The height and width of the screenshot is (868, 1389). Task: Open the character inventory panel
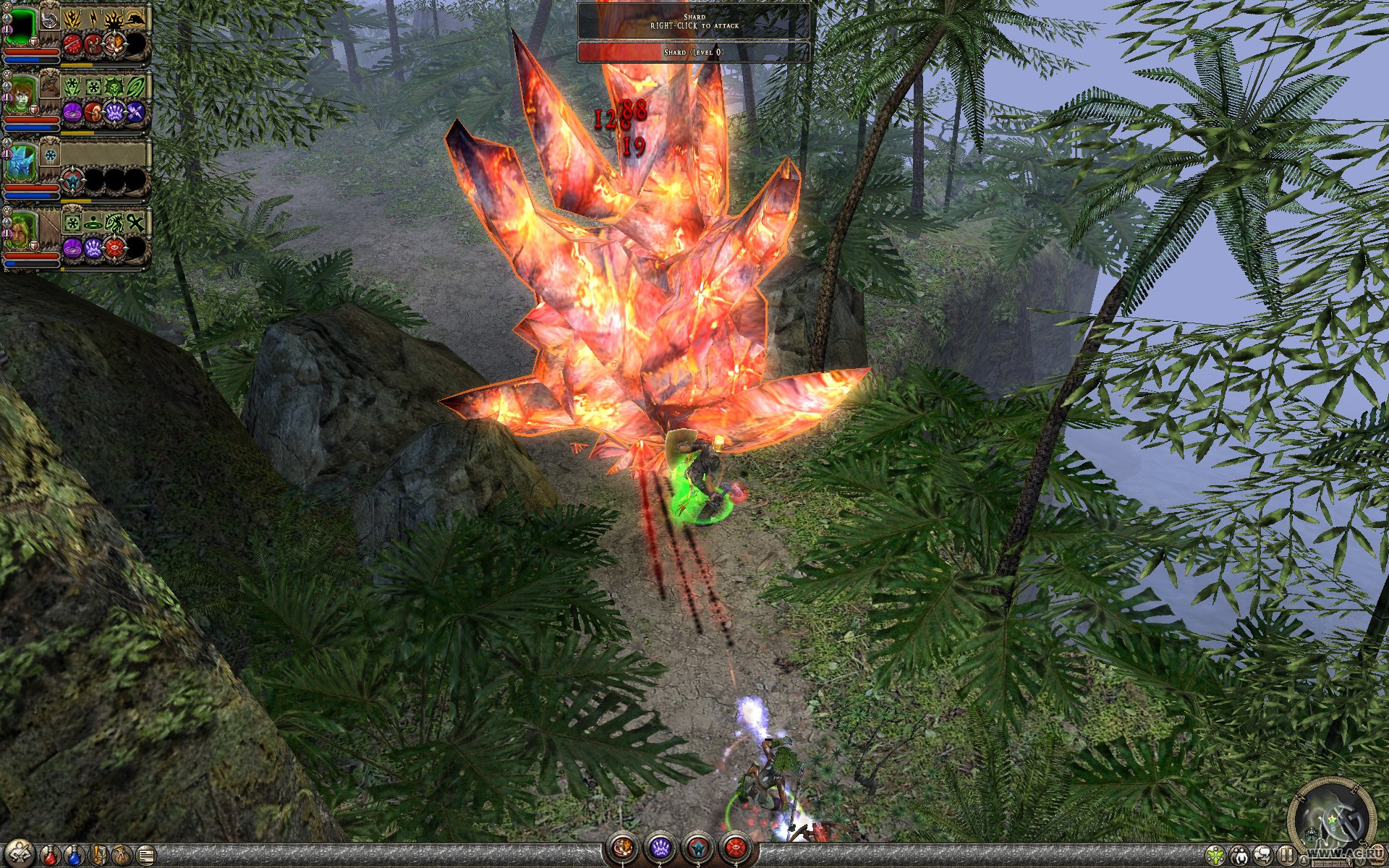(19, 853)
